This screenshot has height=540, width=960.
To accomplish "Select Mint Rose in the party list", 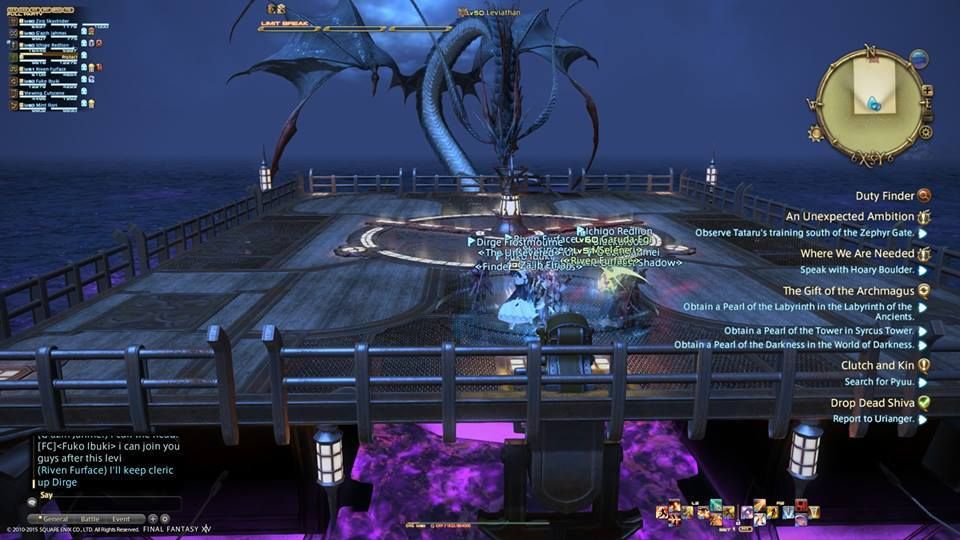I will [46, 103].
